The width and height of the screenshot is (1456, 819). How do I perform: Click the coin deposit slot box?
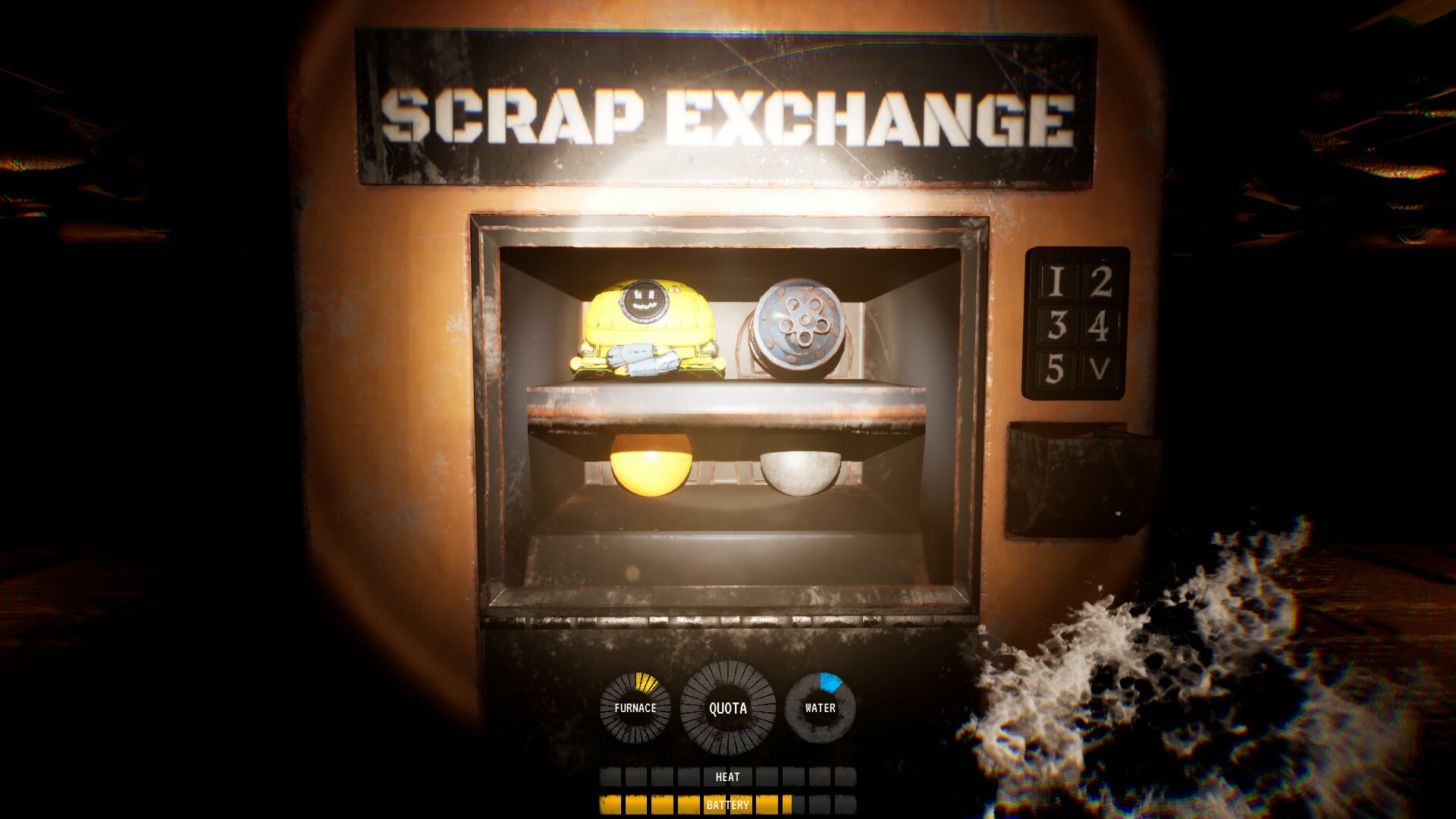pos(1075,482)
